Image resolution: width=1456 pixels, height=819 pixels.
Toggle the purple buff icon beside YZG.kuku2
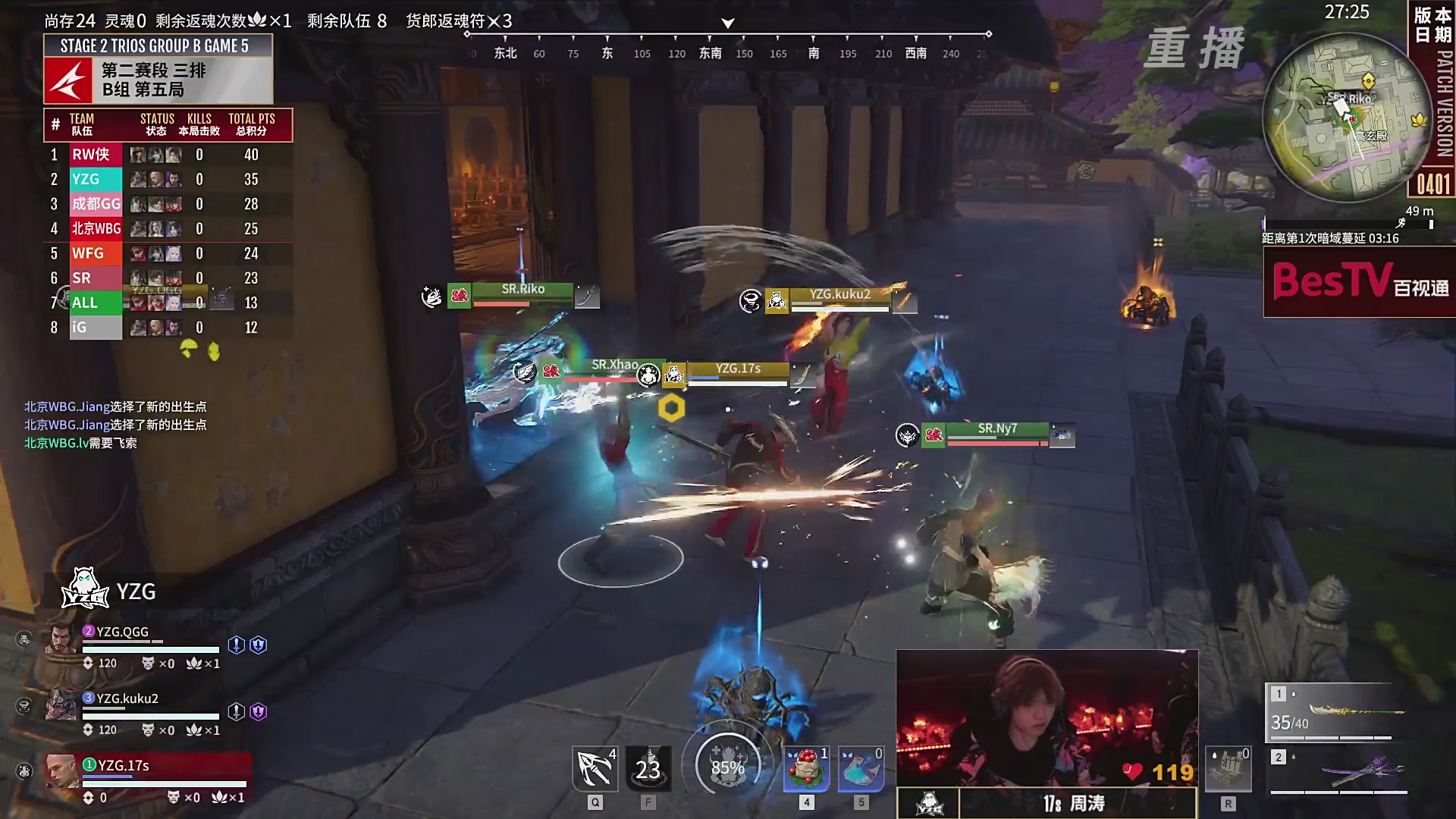click(x=259, y=711)
